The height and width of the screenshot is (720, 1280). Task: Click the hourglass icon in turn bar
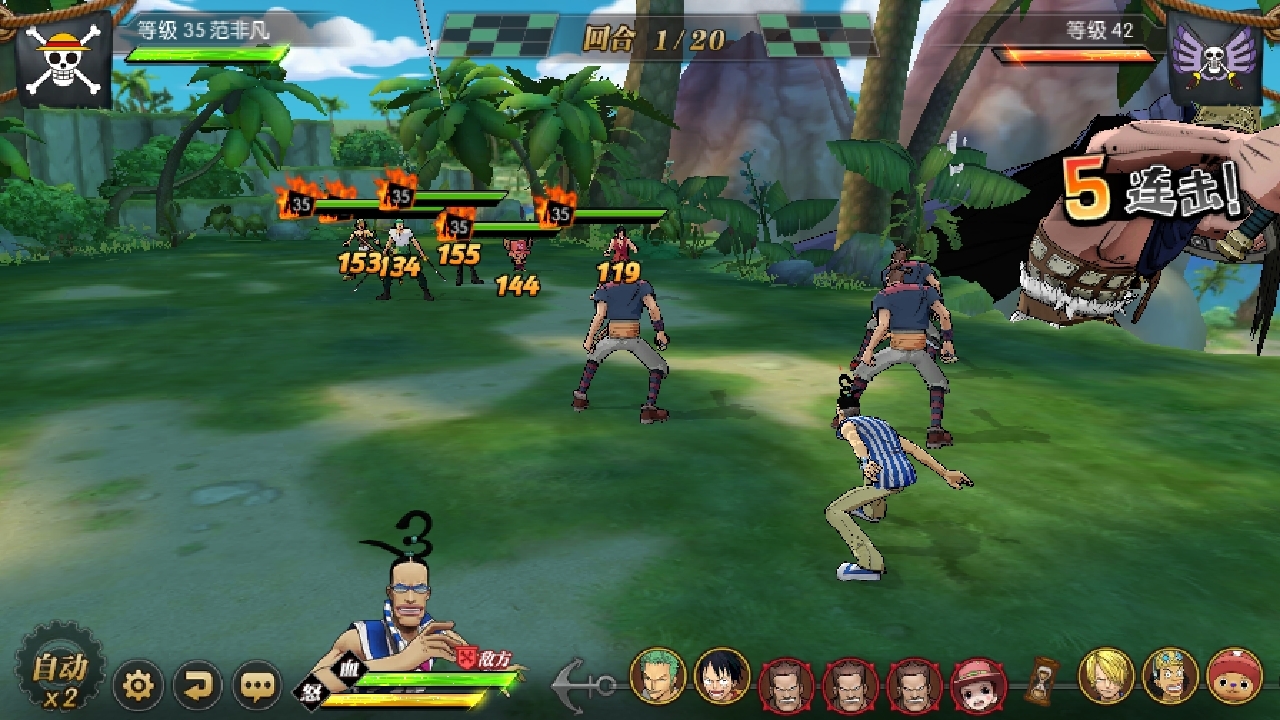(1042, 680)
